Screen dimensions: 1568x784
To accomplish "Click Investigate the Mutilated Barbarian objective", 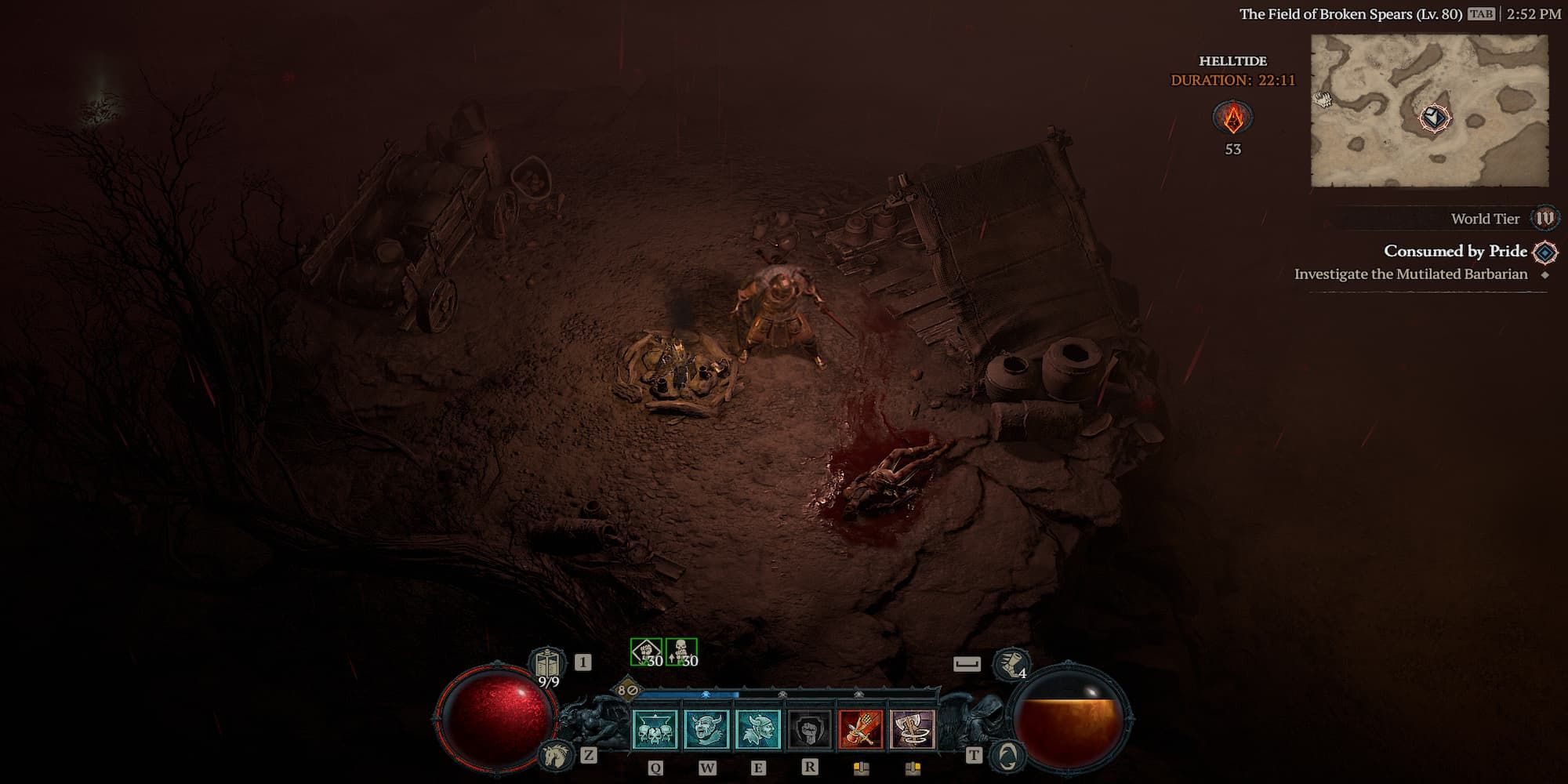I will coord(1411,274).
